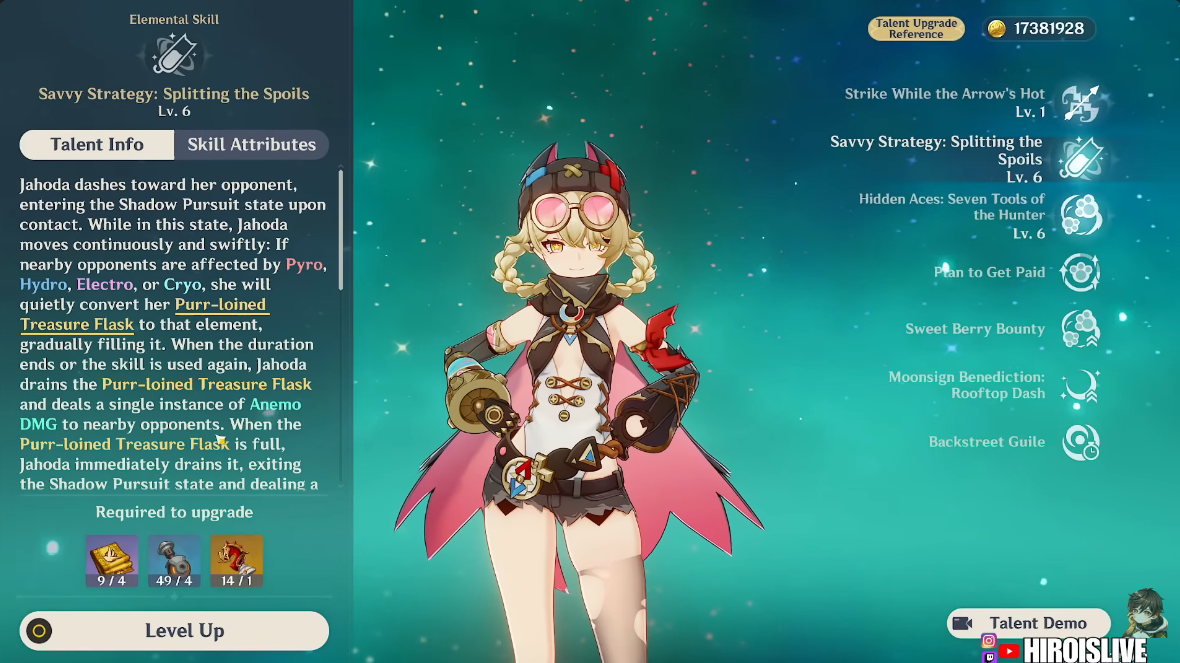Select the Sweet Berry Bounty passive
1180x663 pixels.
(x=1080, y=329)
